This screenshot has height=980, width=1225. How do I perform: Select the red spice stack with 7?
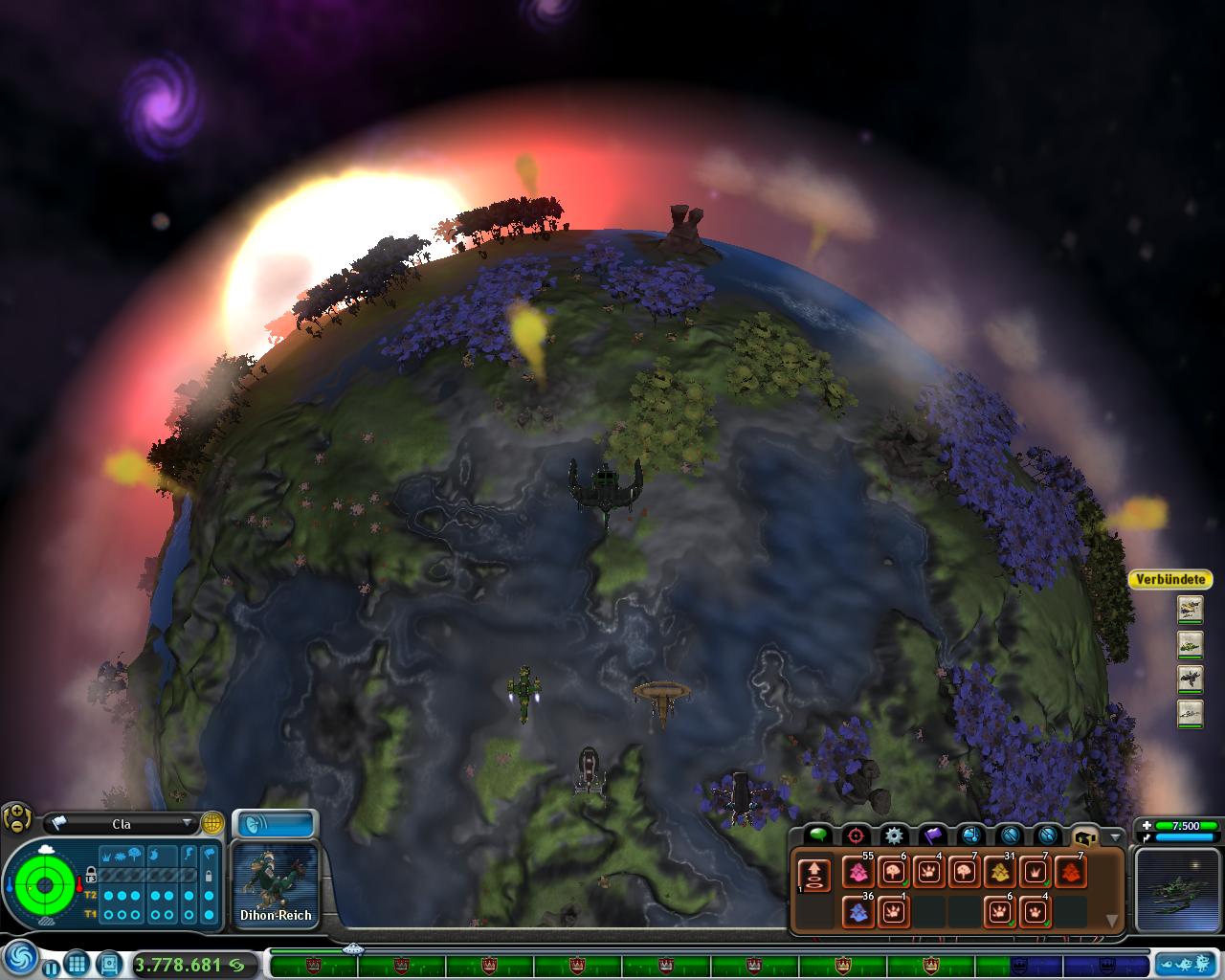[x=1070, y=872]
